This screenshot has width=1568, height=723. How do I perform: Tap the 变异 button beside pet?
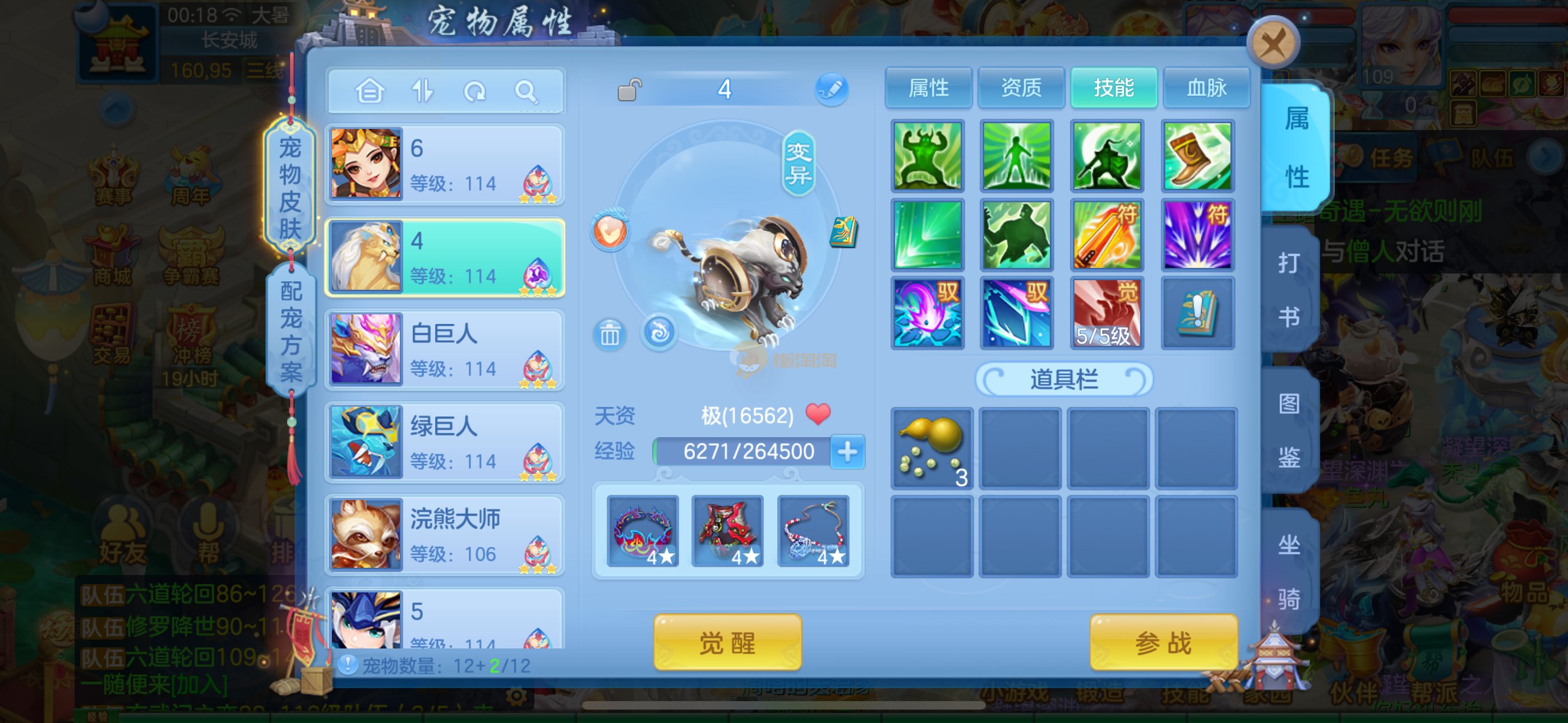pyautogui.click(x=798, y=163)
